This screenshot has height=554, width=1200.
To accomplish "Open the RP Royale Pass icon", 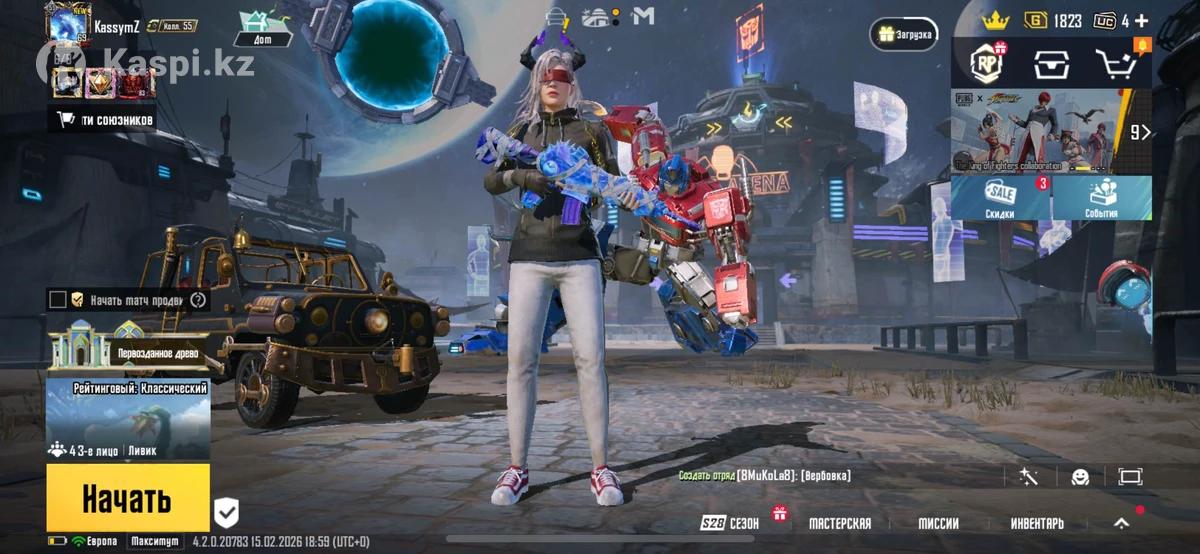I will [x=987, y=64].
